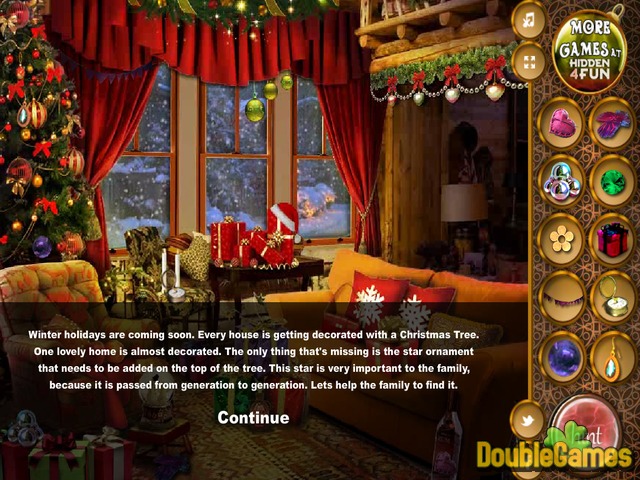This screenshot has height=480, width=640.
Task: Select the purple garland item slot
Action: click(x=561, y=297)
